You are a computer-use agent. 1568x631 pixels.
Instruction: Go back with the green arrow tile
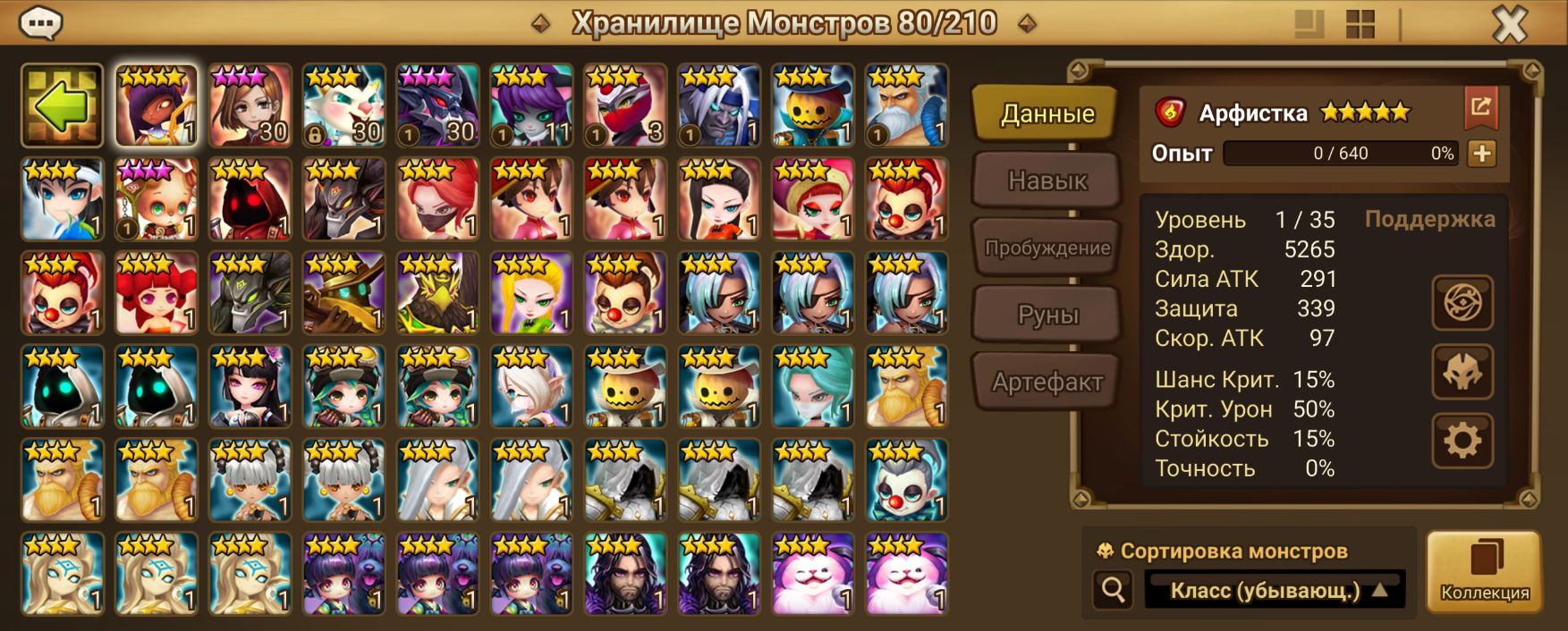(63, 106)
